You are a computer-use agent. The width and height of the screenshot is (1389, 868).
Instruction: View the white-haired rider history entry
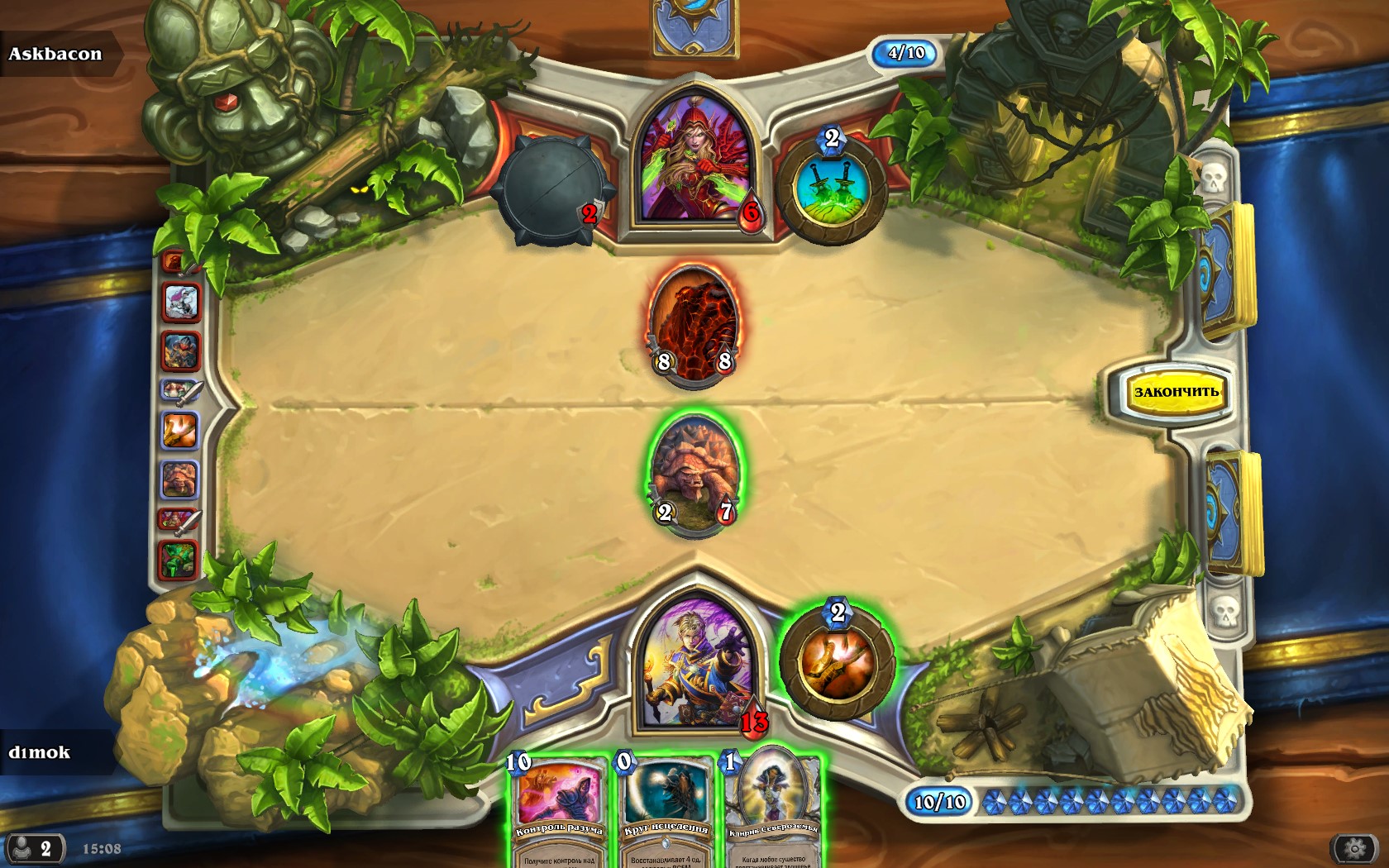point(181,302)
